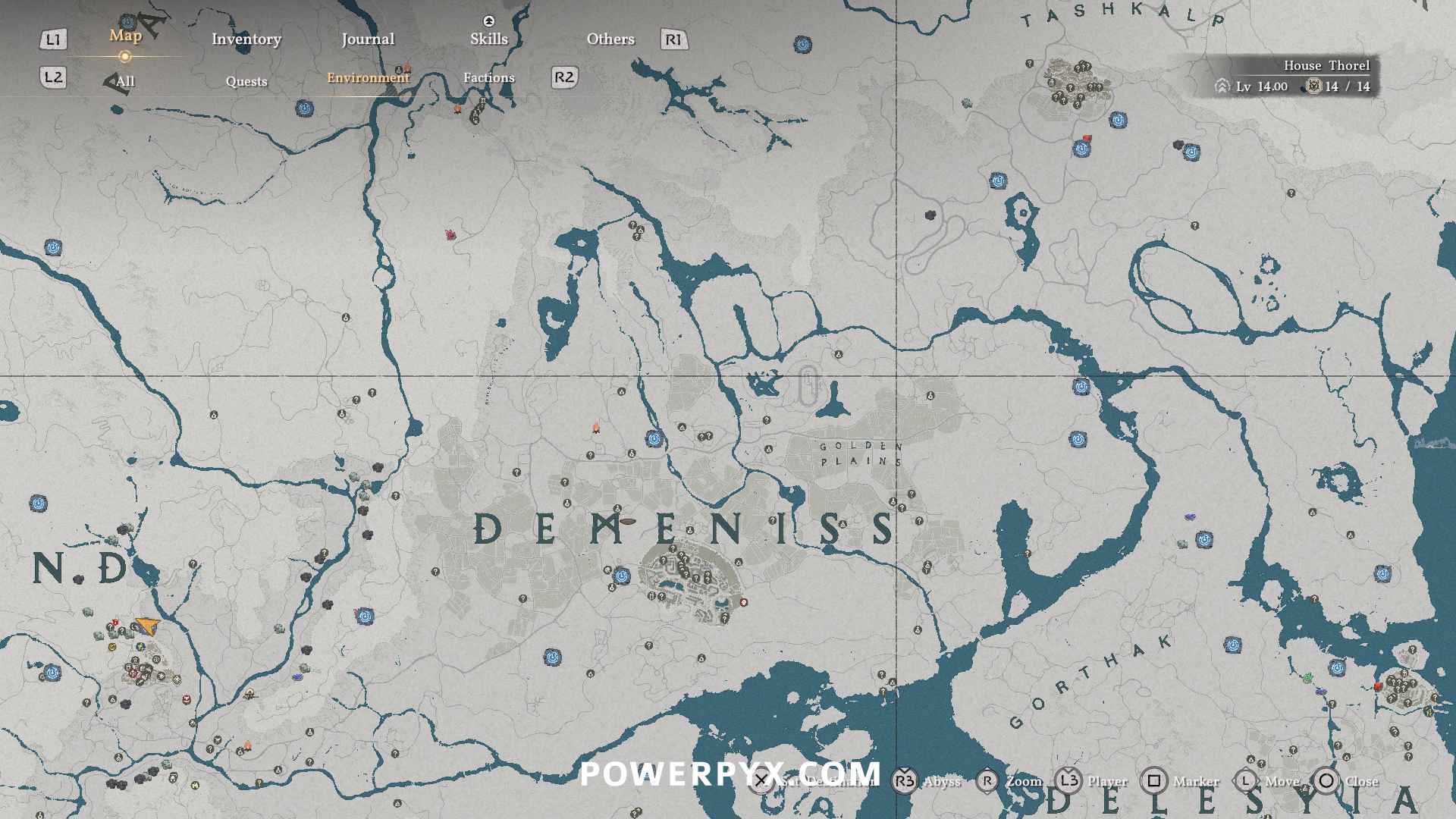The width and height of the screenshot is (1456, 819).
Task: Switch to the Inventory tab
Action: point(246,39)
